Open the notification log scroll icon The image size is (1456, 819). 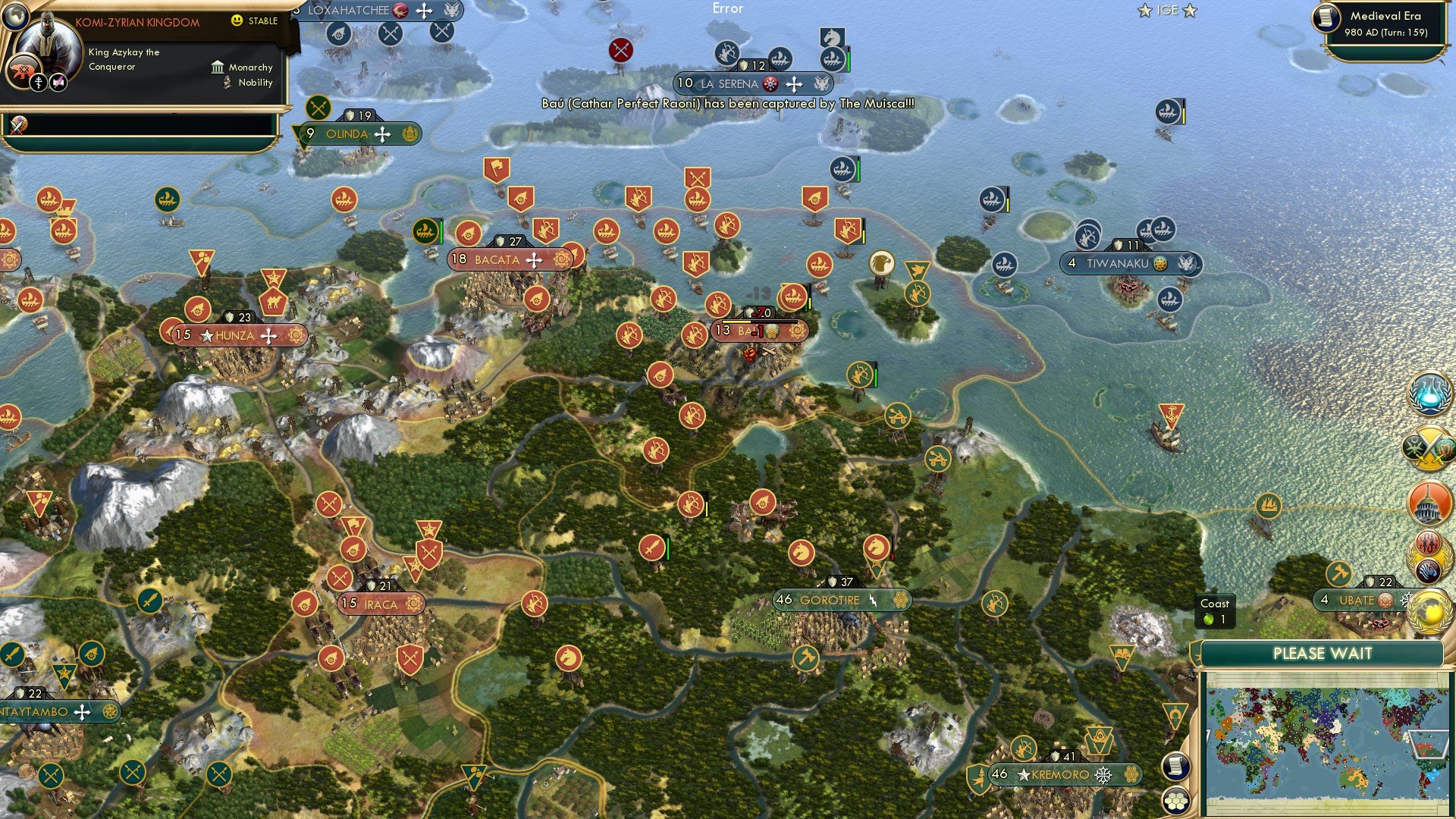click(1175, 767)
